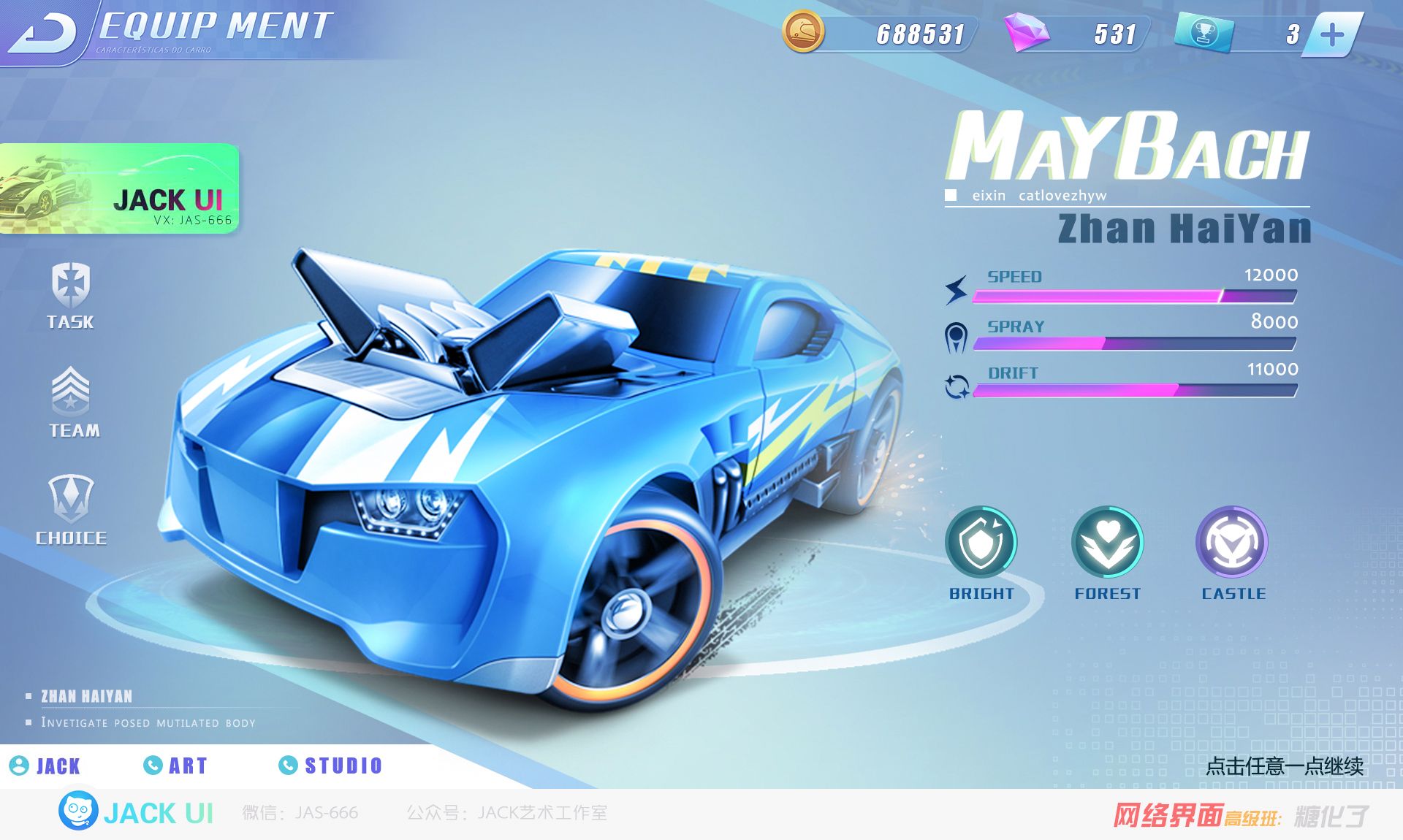Open the Team menu
The image size is (1403, 840).
tap(72, 402)
